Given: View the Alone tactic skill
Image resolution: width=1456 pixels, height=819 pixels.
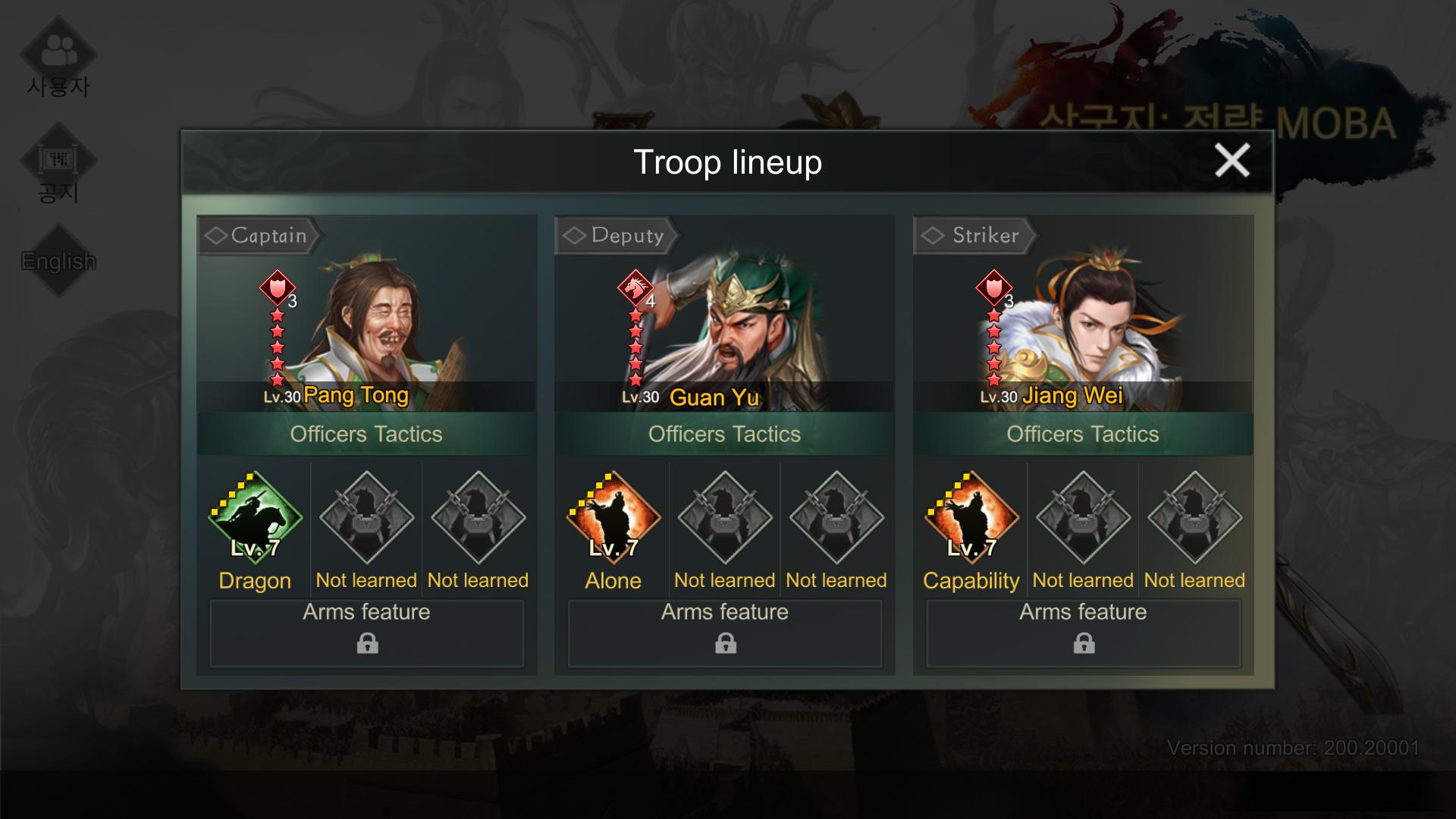Looking at the screenshot, I should pos(613,519).
